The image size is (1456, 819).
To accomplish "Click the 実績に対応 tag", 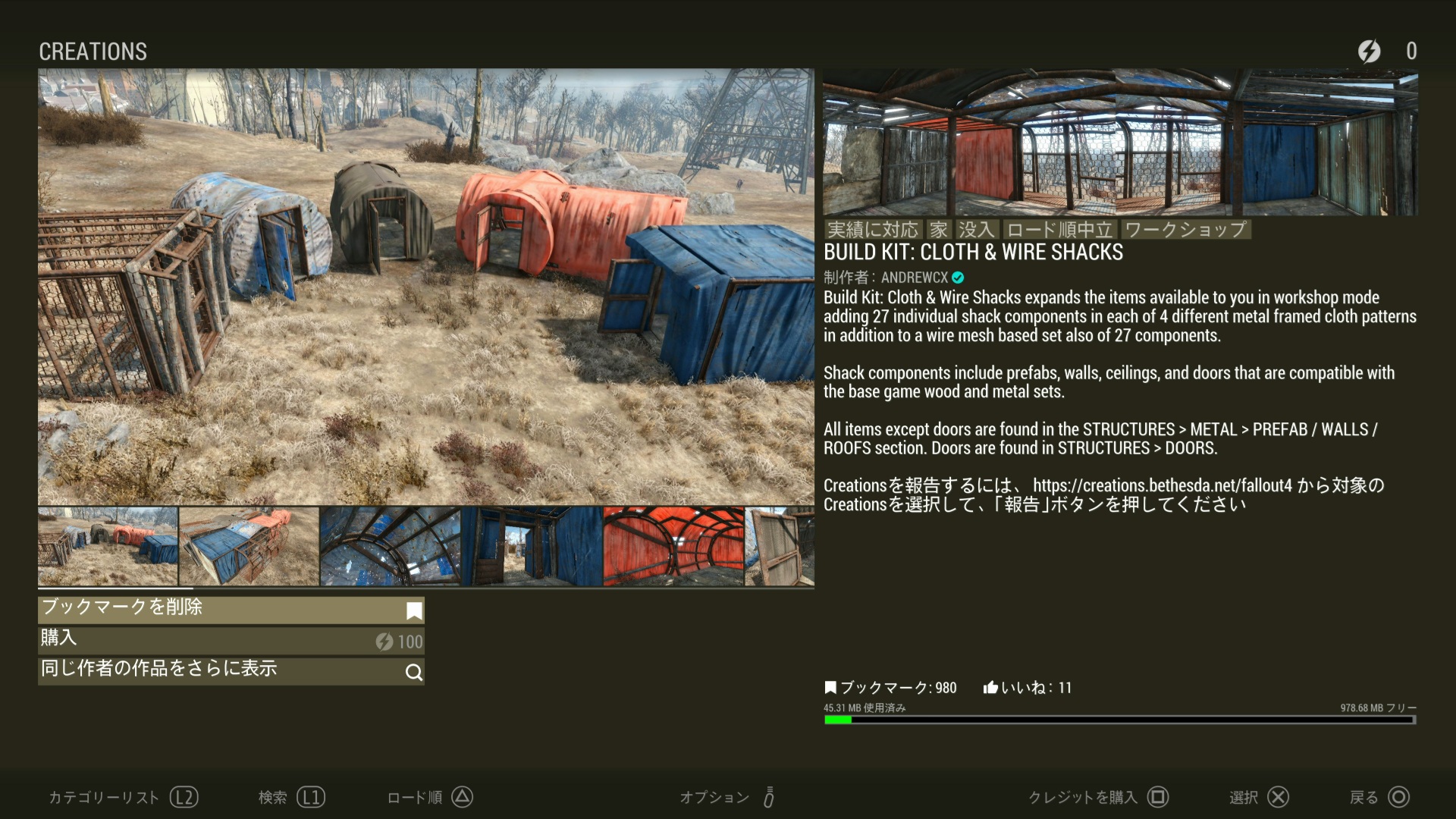I will coord(872,230).
